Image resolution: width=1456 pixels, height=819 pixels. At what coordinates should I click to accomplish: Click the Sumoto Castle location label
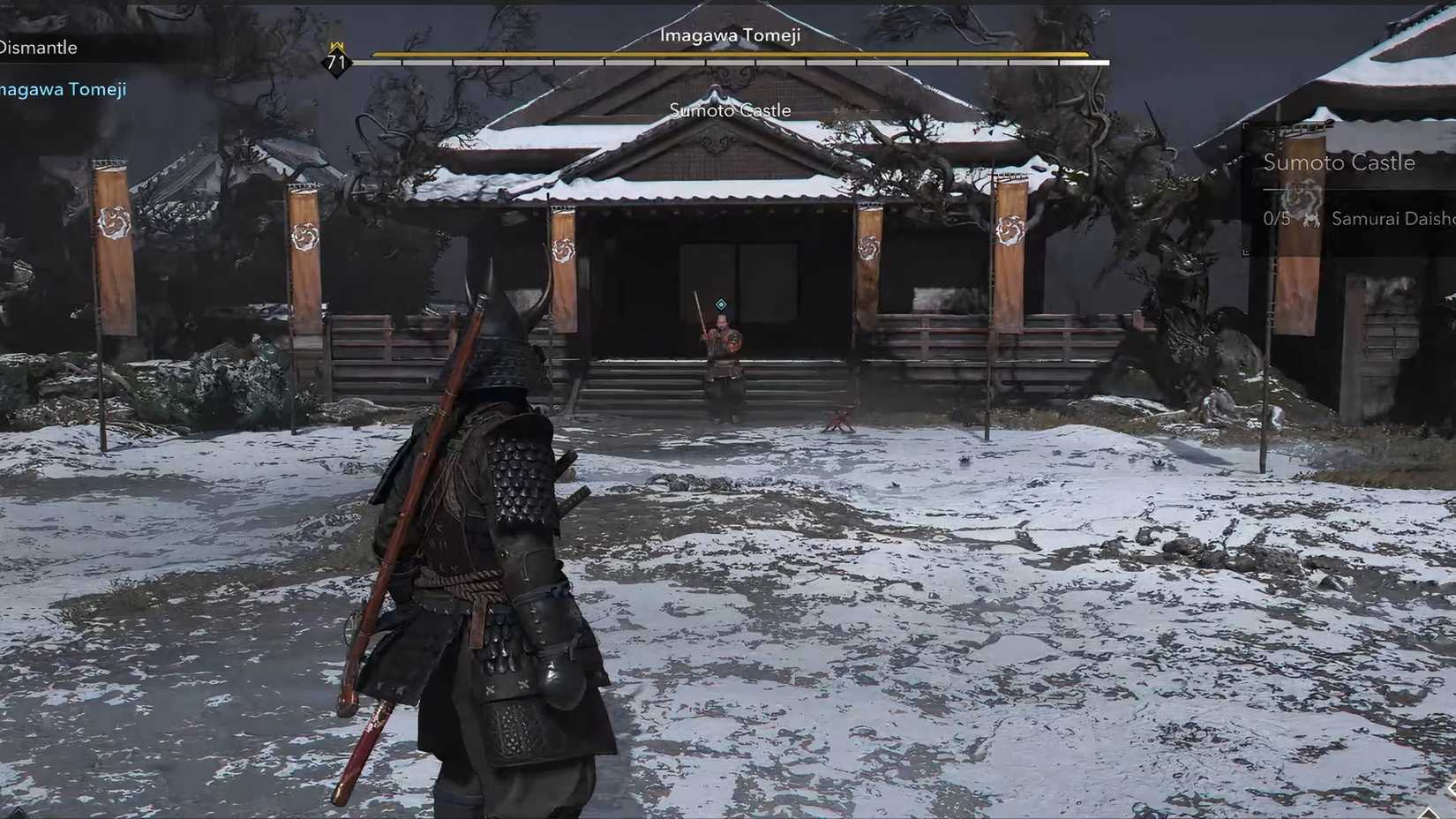pos(731,110)
